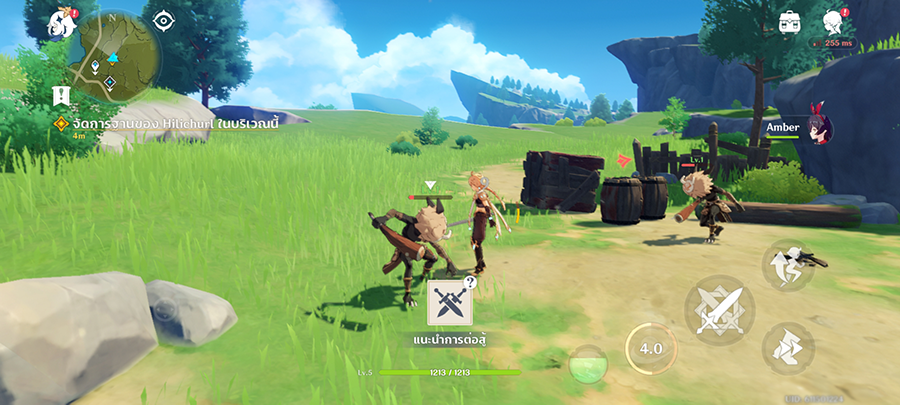
Task: Open the character screen icon
Action: pyautogui.click(x=833, y=22)
